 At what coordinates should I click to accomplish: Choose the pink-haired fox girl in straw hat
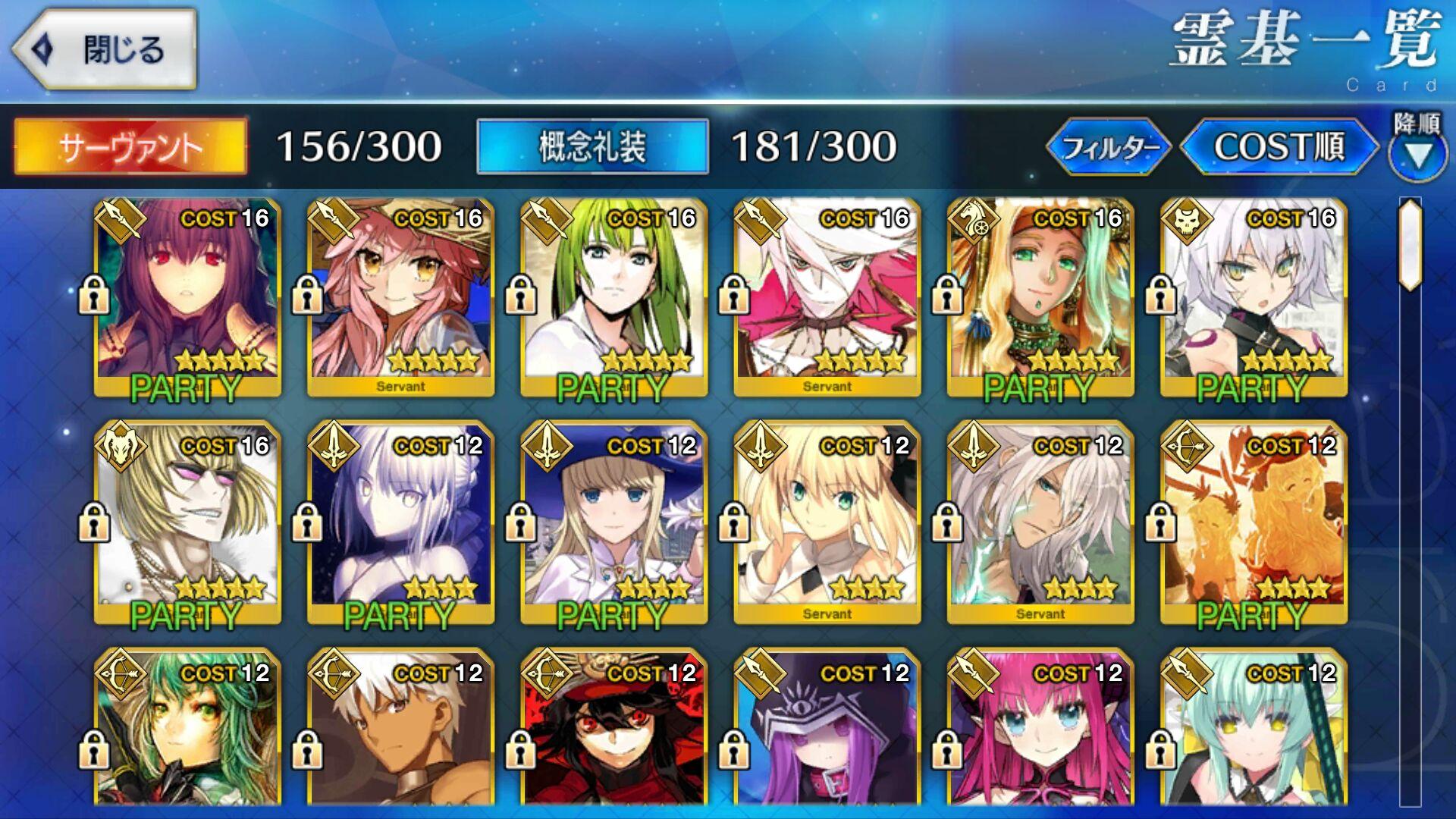[400, 297]
